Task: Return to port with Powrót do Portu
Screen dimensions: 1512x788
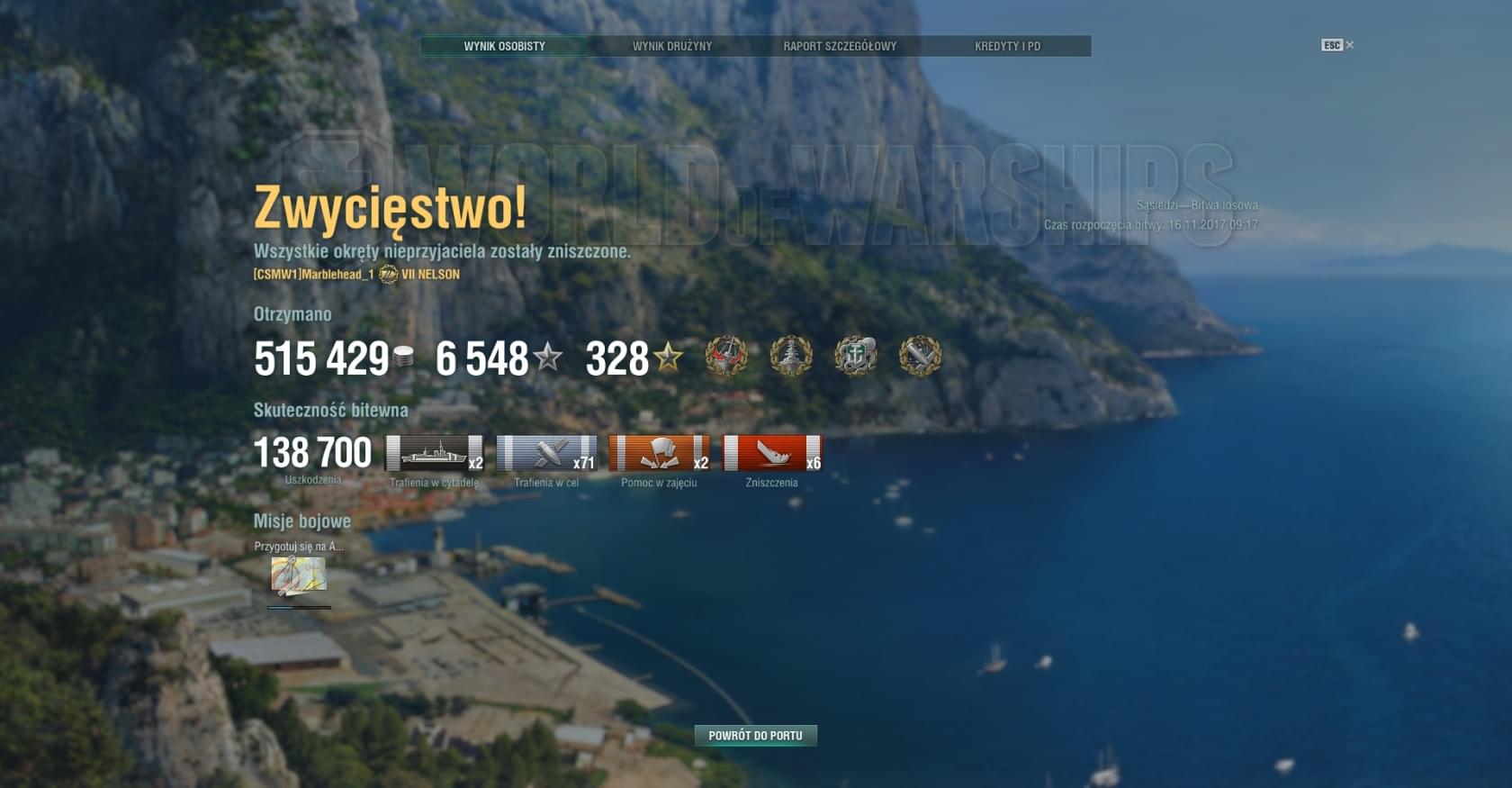Action: (755, 736)
